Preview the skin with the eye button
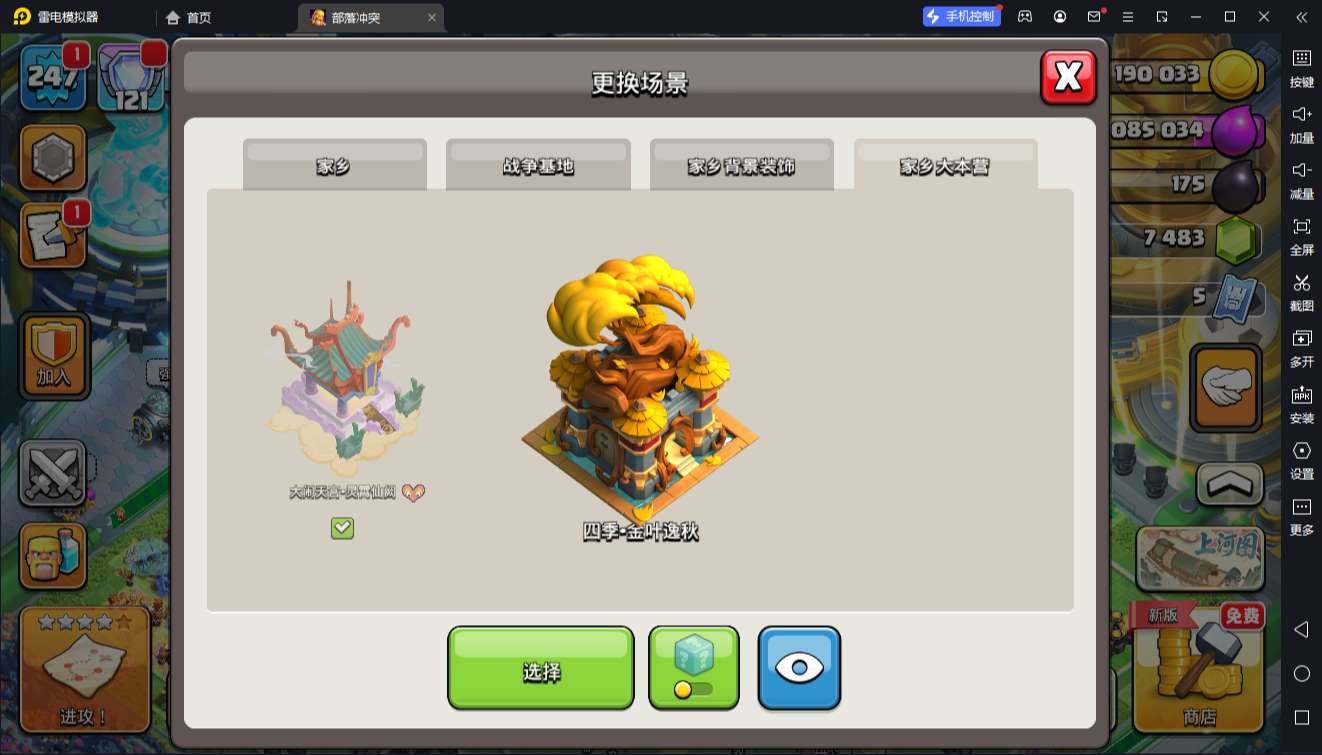Viewport: 1322px width, 755px height. [x=799, y=668]
